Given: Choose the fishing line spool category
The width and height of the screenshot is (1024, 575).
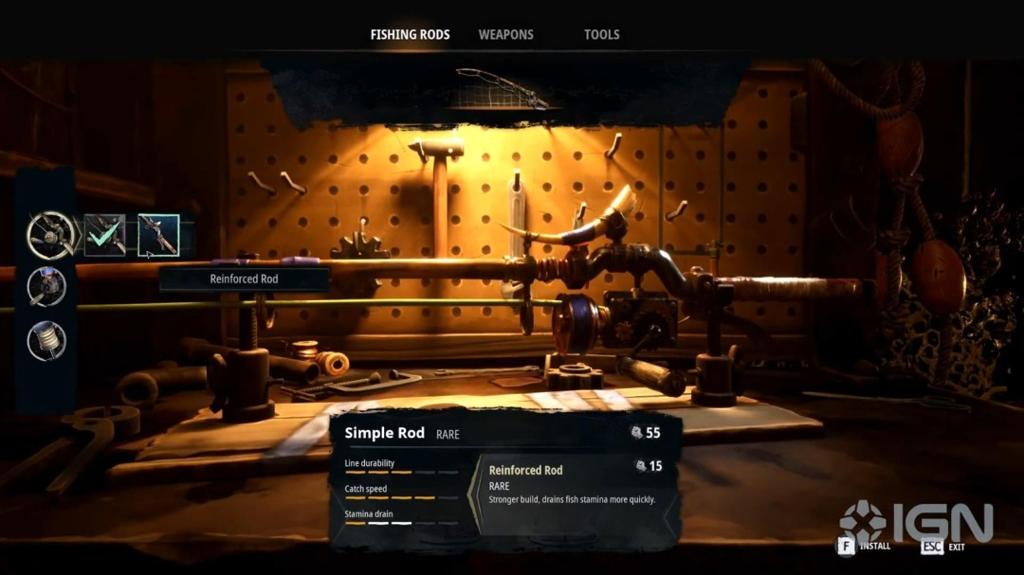Looking at the screenshot, I should click(x=47, y=340).
